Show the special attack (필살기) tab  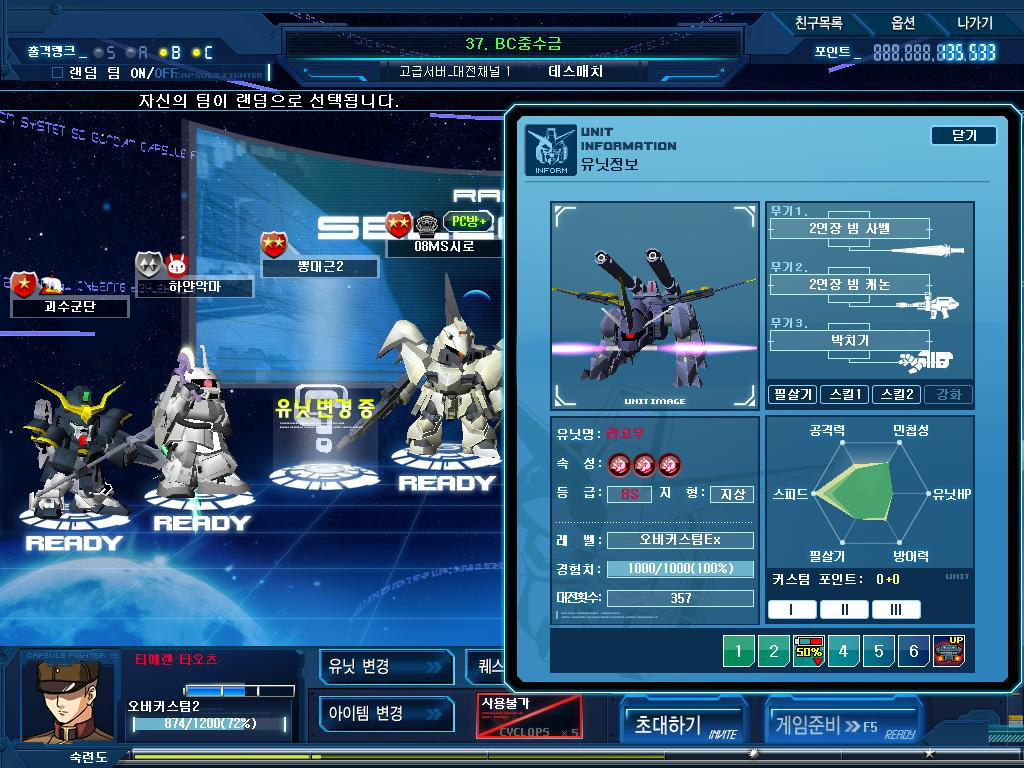792,394
